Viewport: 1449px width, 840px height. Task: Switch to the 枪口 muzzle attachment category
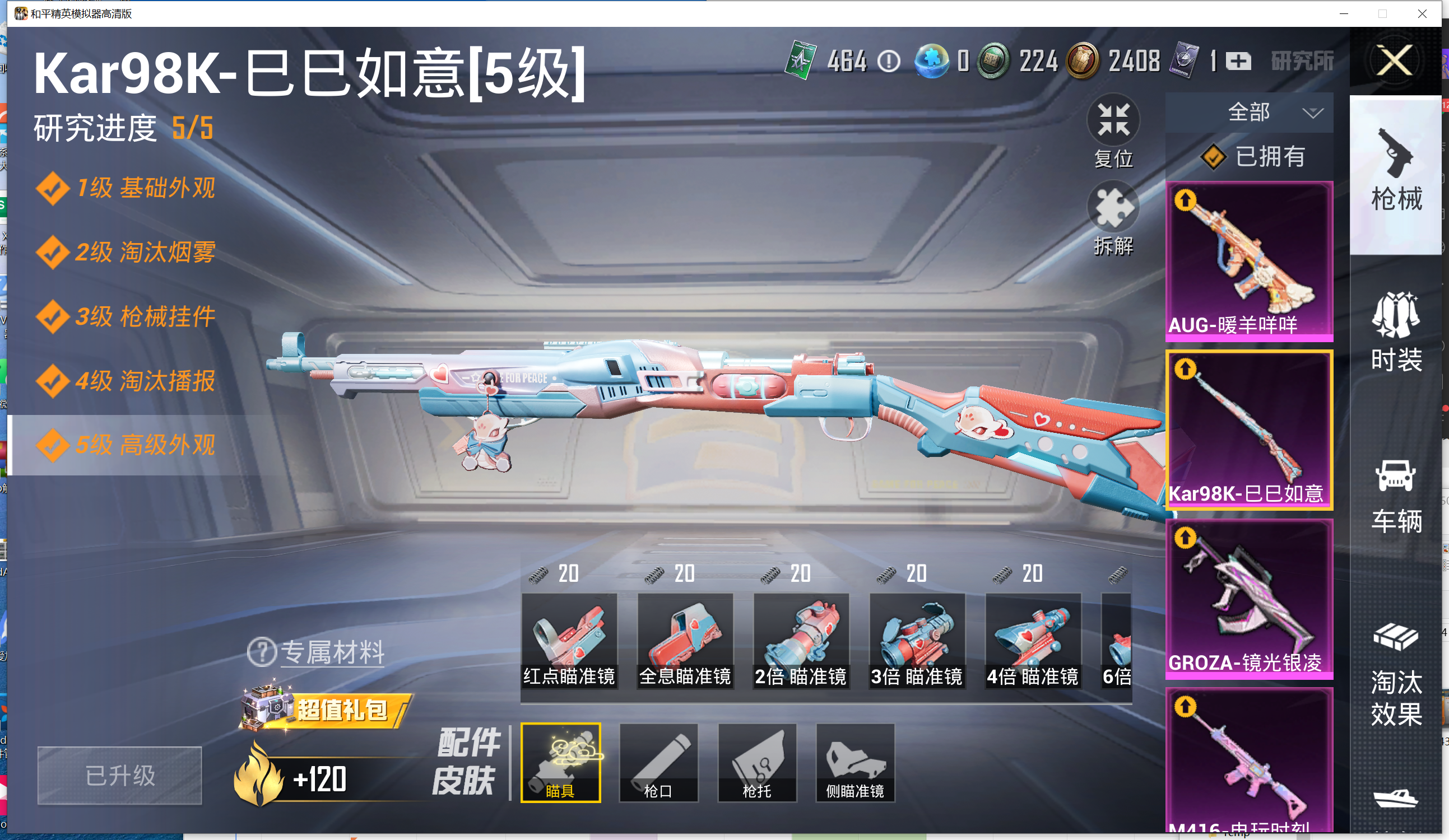tap(658, 762)
